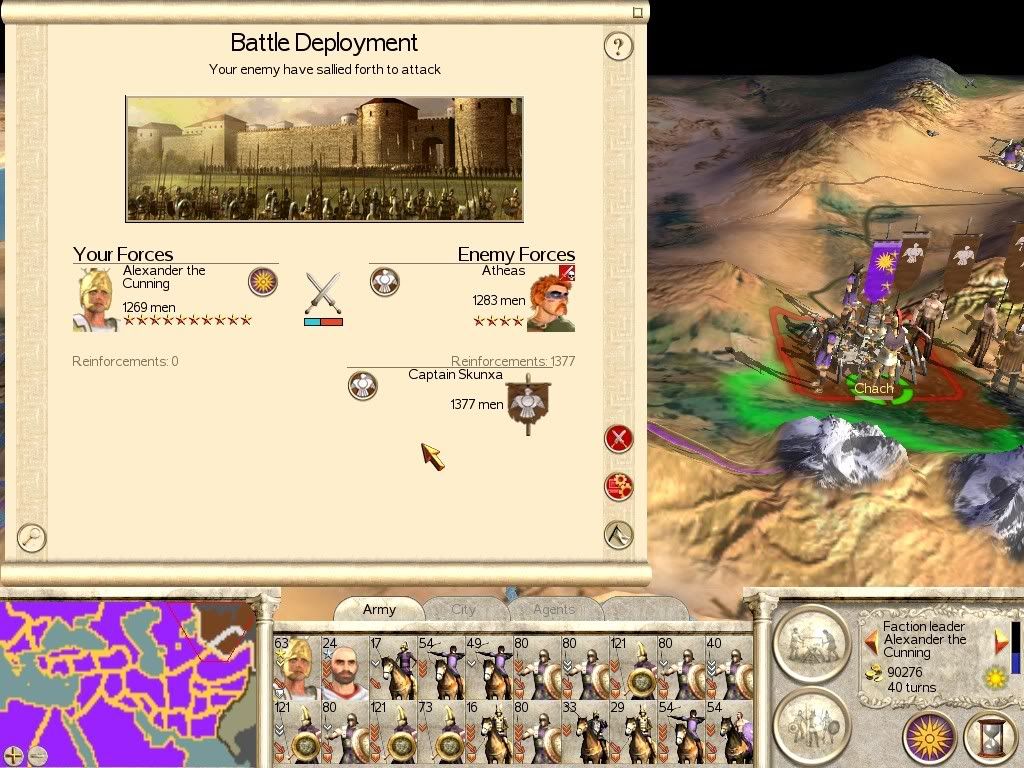Screen dimensions: 1024x768
Task: Select the bald bearded general's unit card
Action: point(344,667)
